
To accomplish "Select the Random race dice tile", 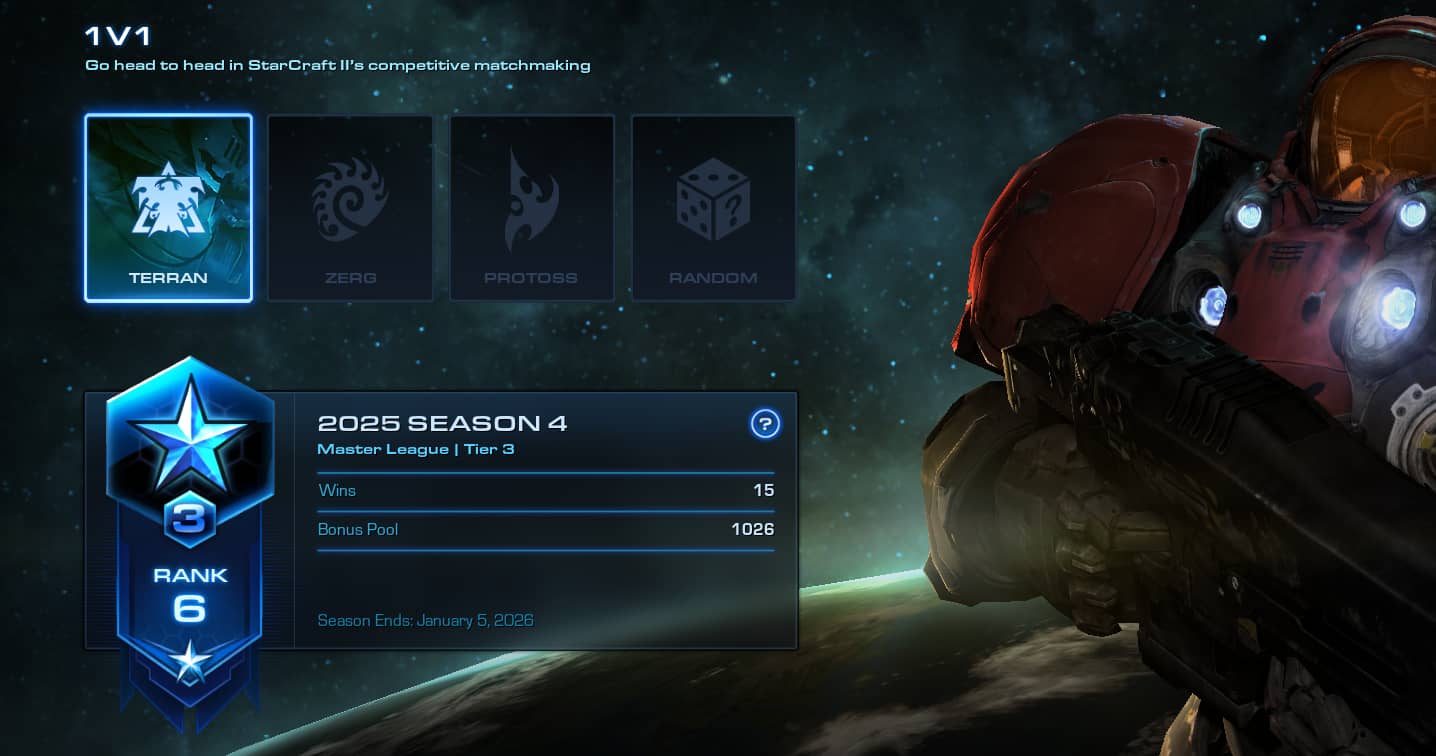I will tap(713, 208).
